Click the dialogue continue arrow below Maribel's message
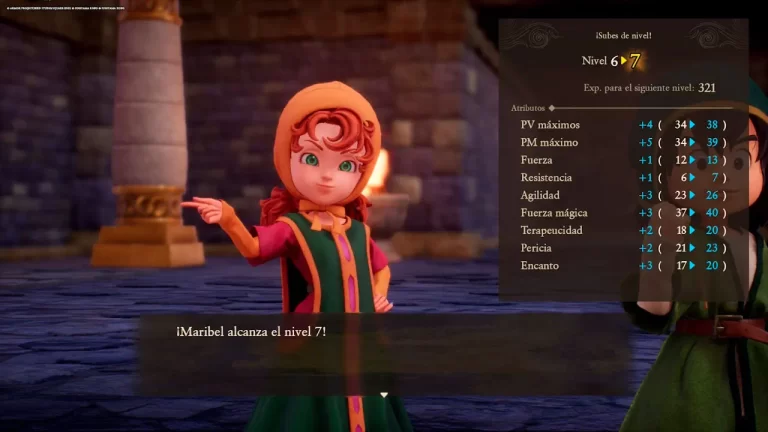Image resolution: width=768 pixels, height=432 pixels. pyautogui.click(x=384, y=395)
